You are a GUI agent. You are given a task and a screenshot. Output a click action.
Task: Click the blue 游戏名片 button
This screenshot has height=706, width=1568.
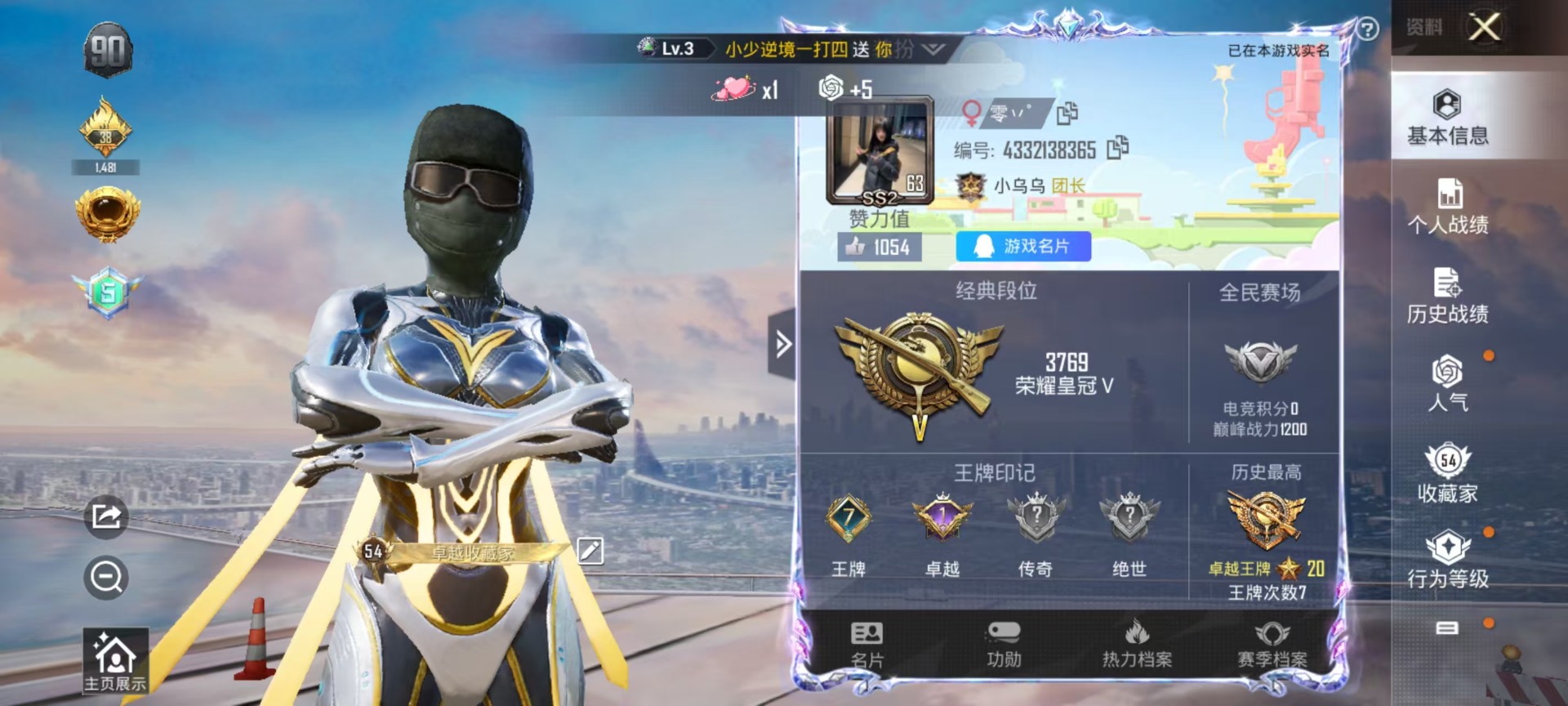[1023, 246]
